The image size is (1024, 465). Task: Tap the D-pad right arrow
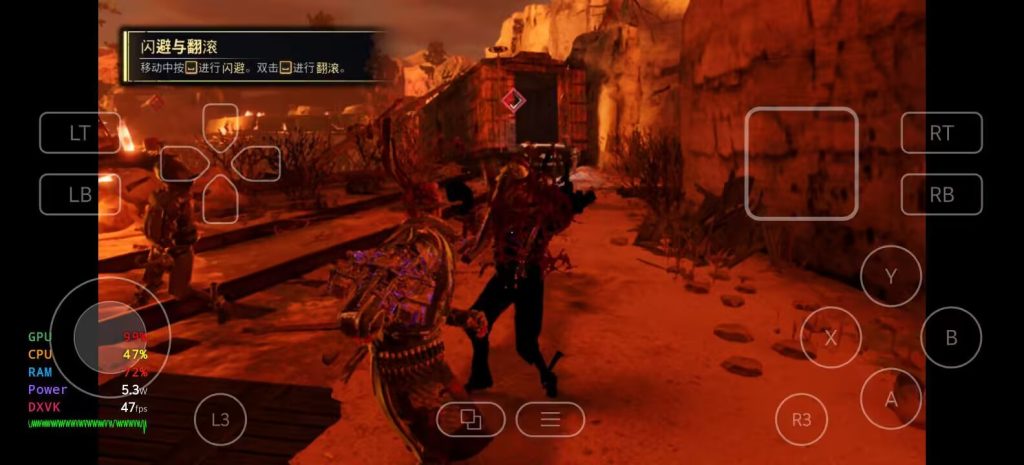258,163
